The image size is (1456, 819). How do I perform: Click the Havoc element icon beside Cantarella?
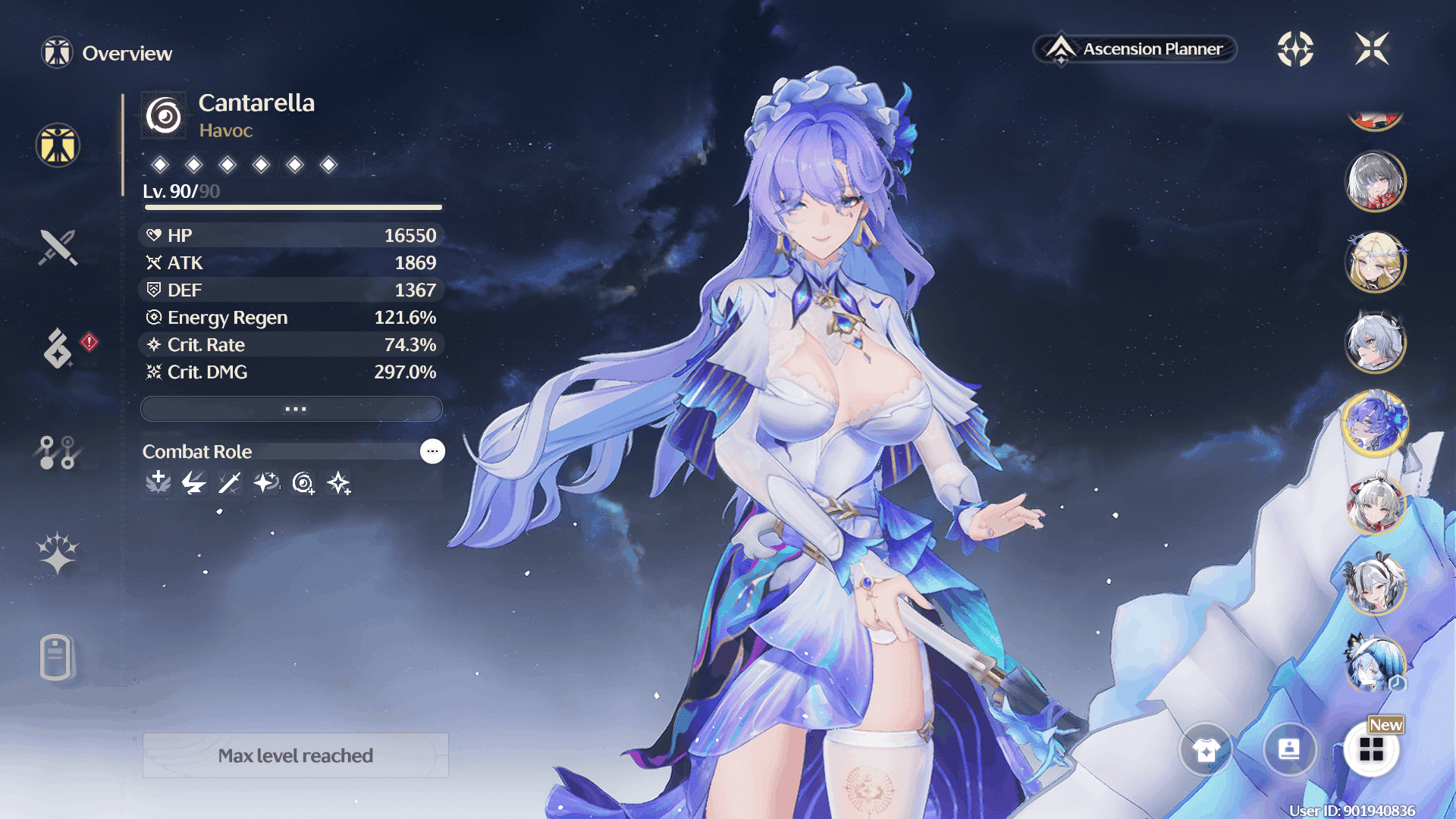click(x=164, y=116)
